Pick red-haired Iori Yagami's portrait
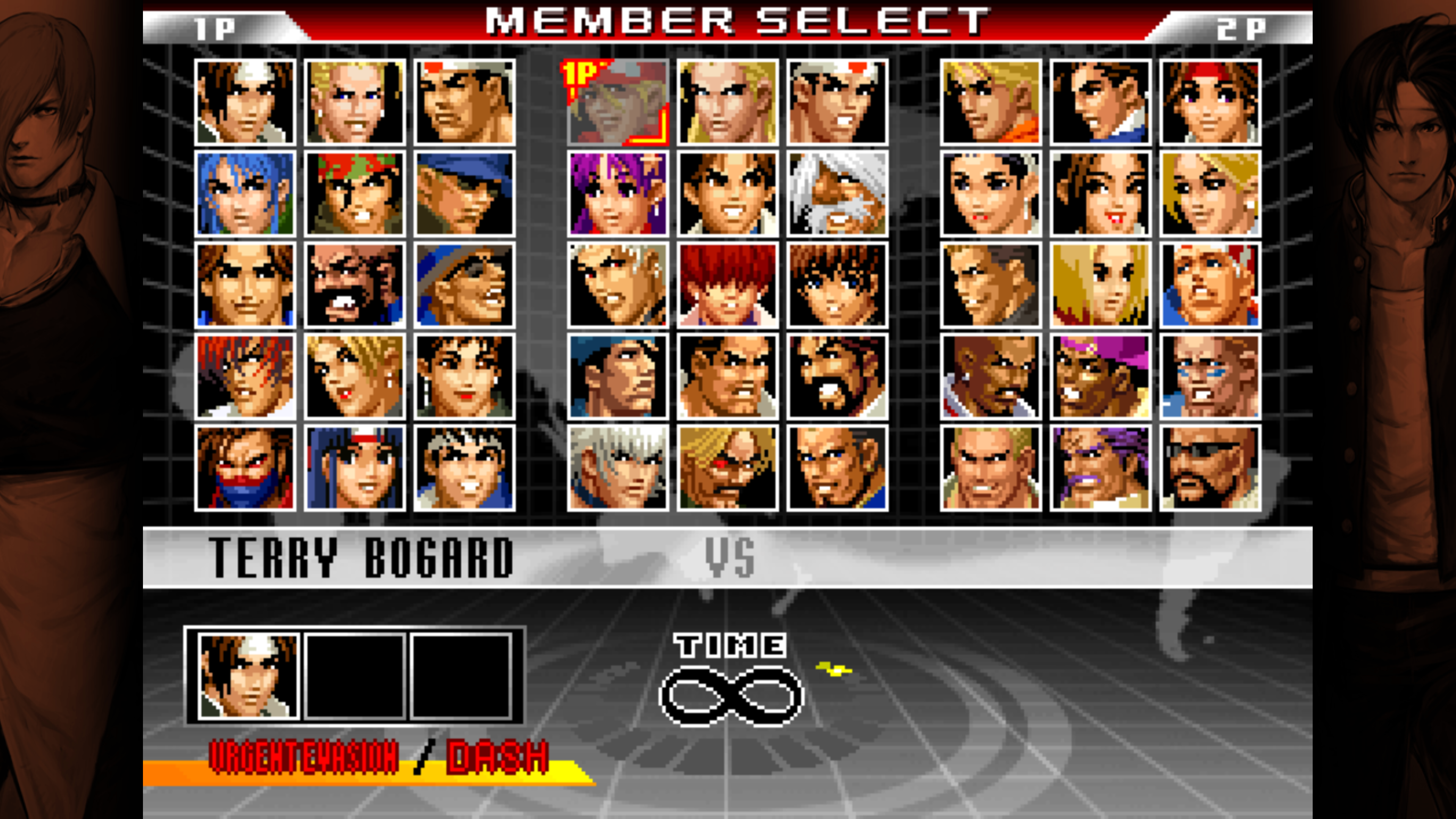Image resolution: width=1456 pixels, height=819 pixels. (x=245, y=377)
